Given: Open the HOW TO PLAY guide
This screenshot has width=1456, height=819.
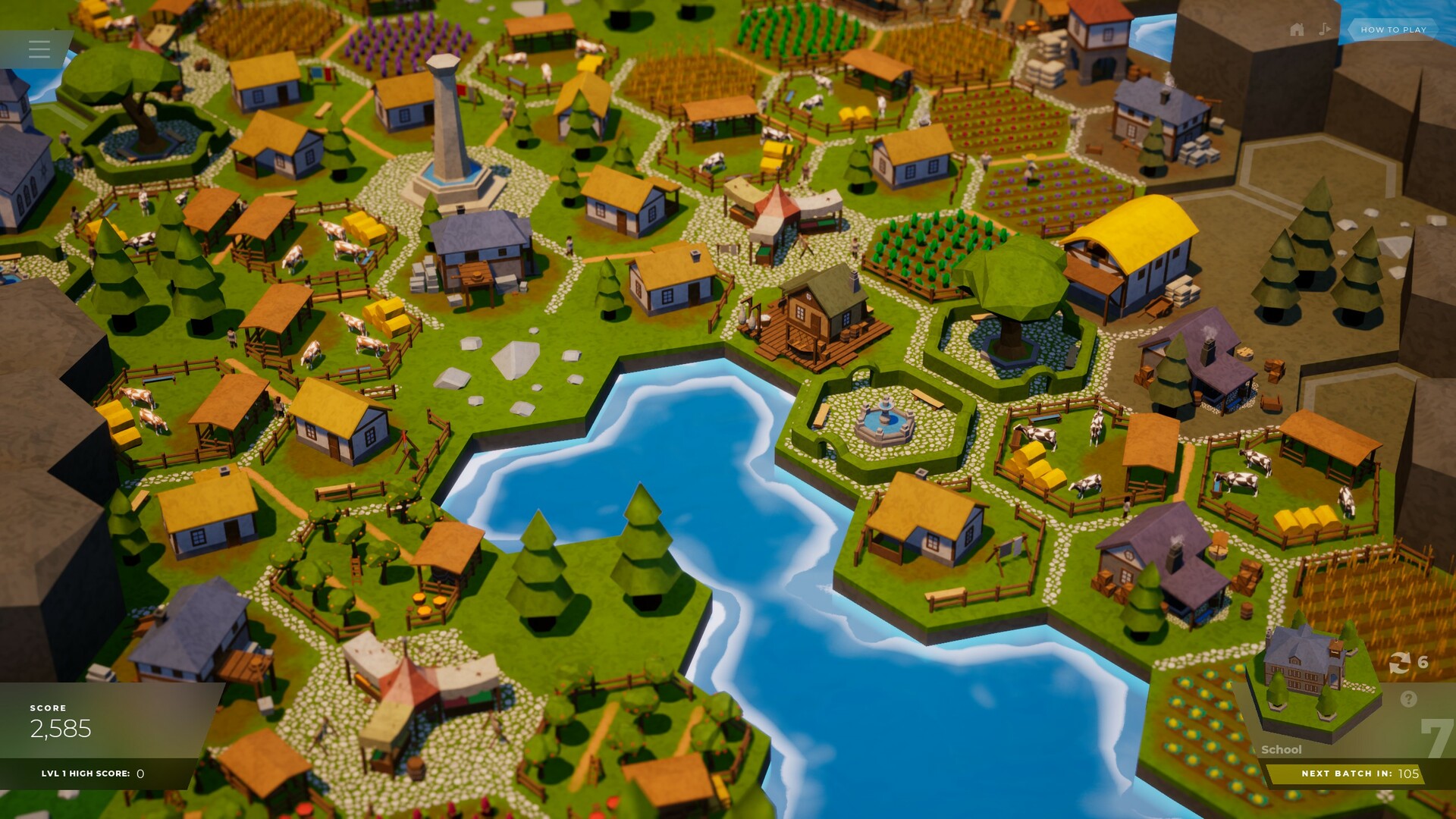Looking at the screenshot, I should 1395,29.
